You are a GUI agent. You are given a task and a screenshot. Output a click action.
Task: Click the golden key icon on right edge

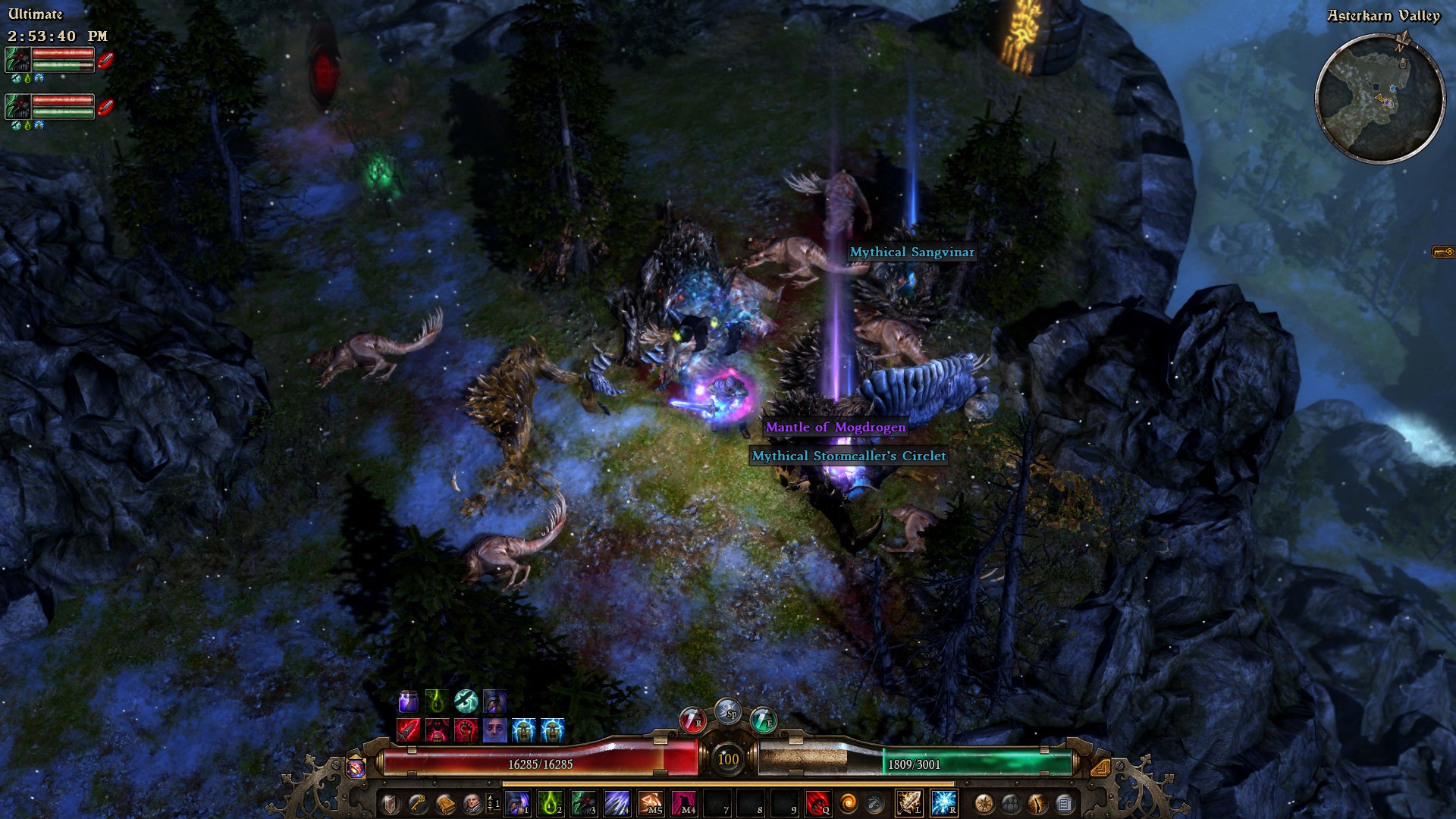point(1442,252)
